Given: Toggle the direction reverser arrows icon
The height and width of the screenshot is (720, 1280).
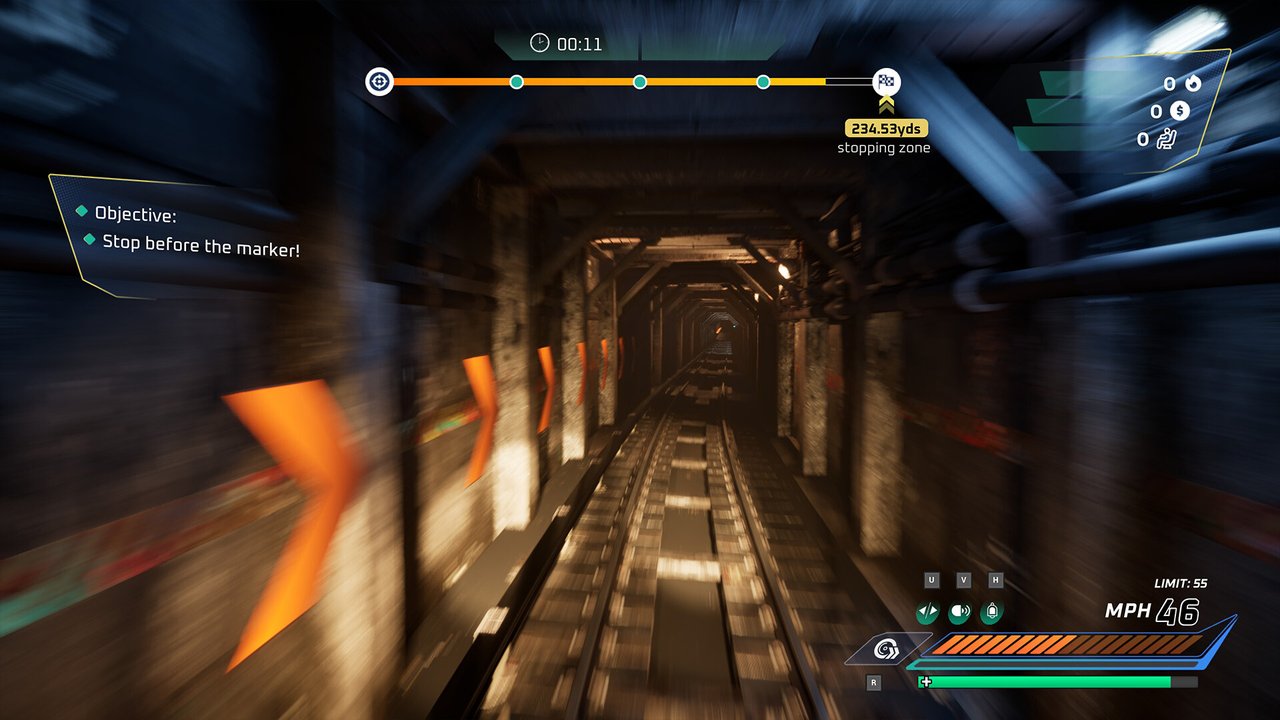Looking at the screenshot, I should click(927, 612).
